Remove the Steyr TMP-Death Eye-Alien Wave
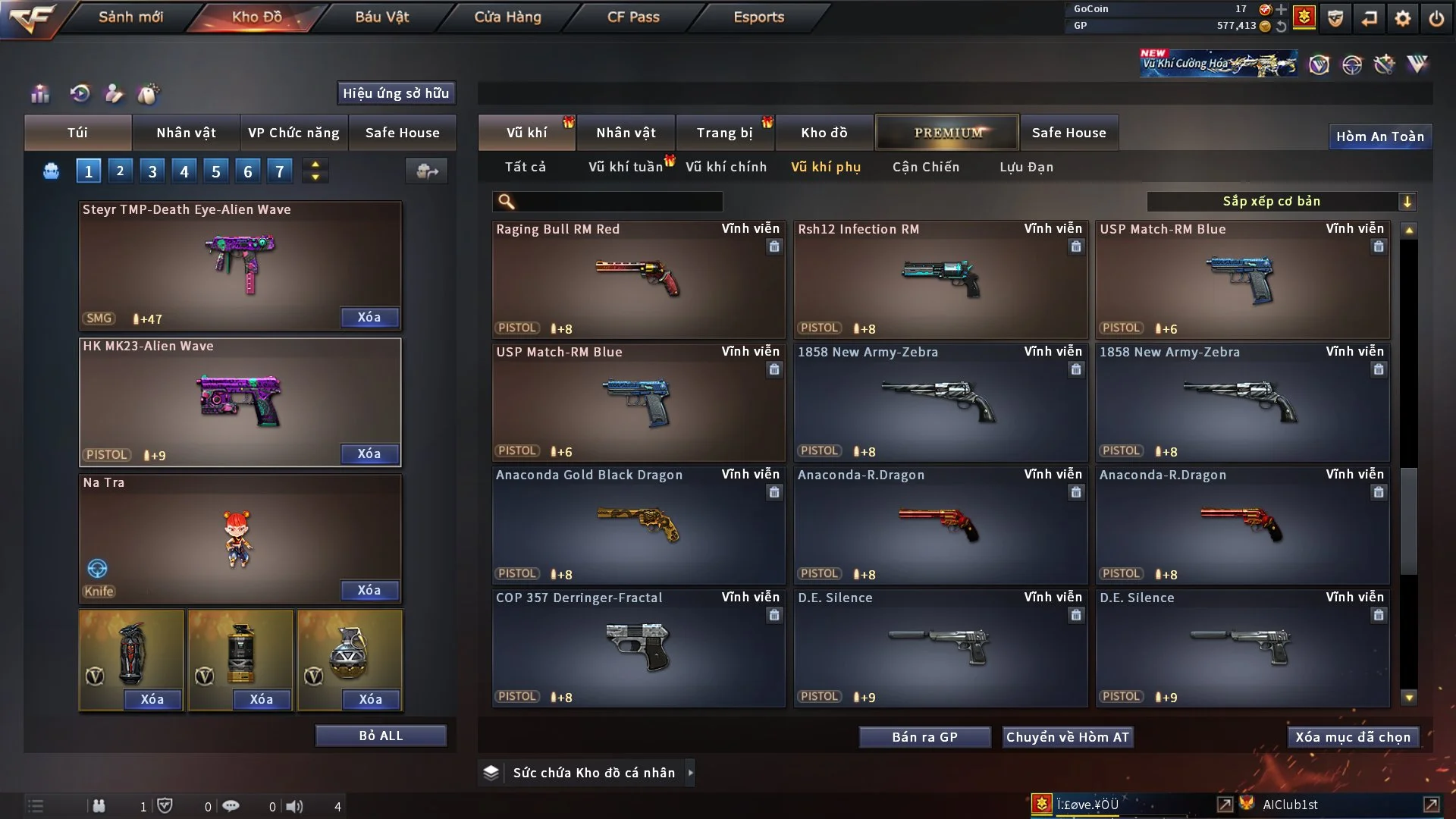 [369, 317]
